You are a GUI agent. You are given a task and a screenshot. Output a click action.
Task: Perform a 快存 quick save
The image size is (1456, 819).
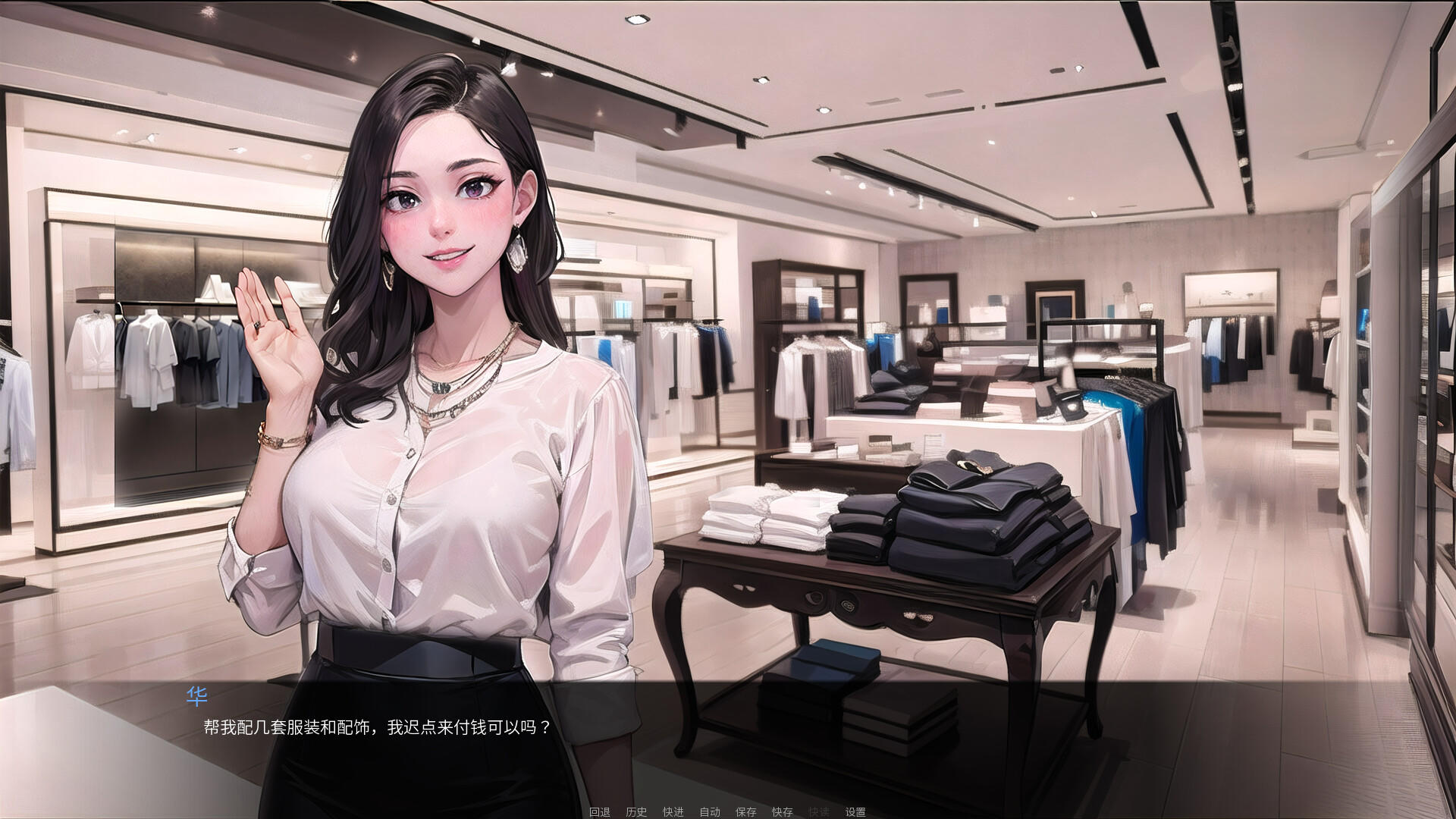point(783,811)
